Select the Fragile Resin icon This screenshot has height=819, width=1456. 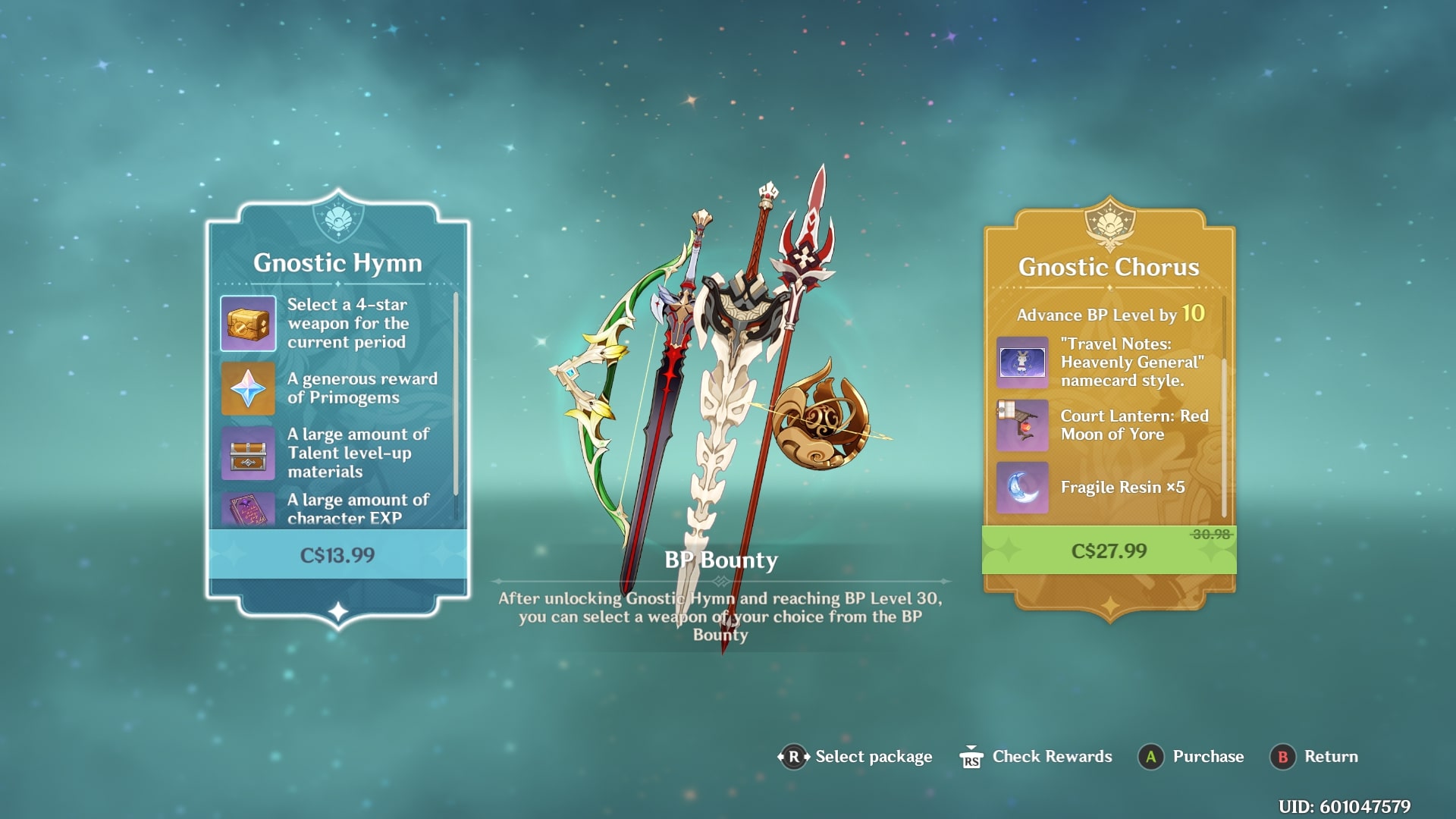click(1022, 488)
